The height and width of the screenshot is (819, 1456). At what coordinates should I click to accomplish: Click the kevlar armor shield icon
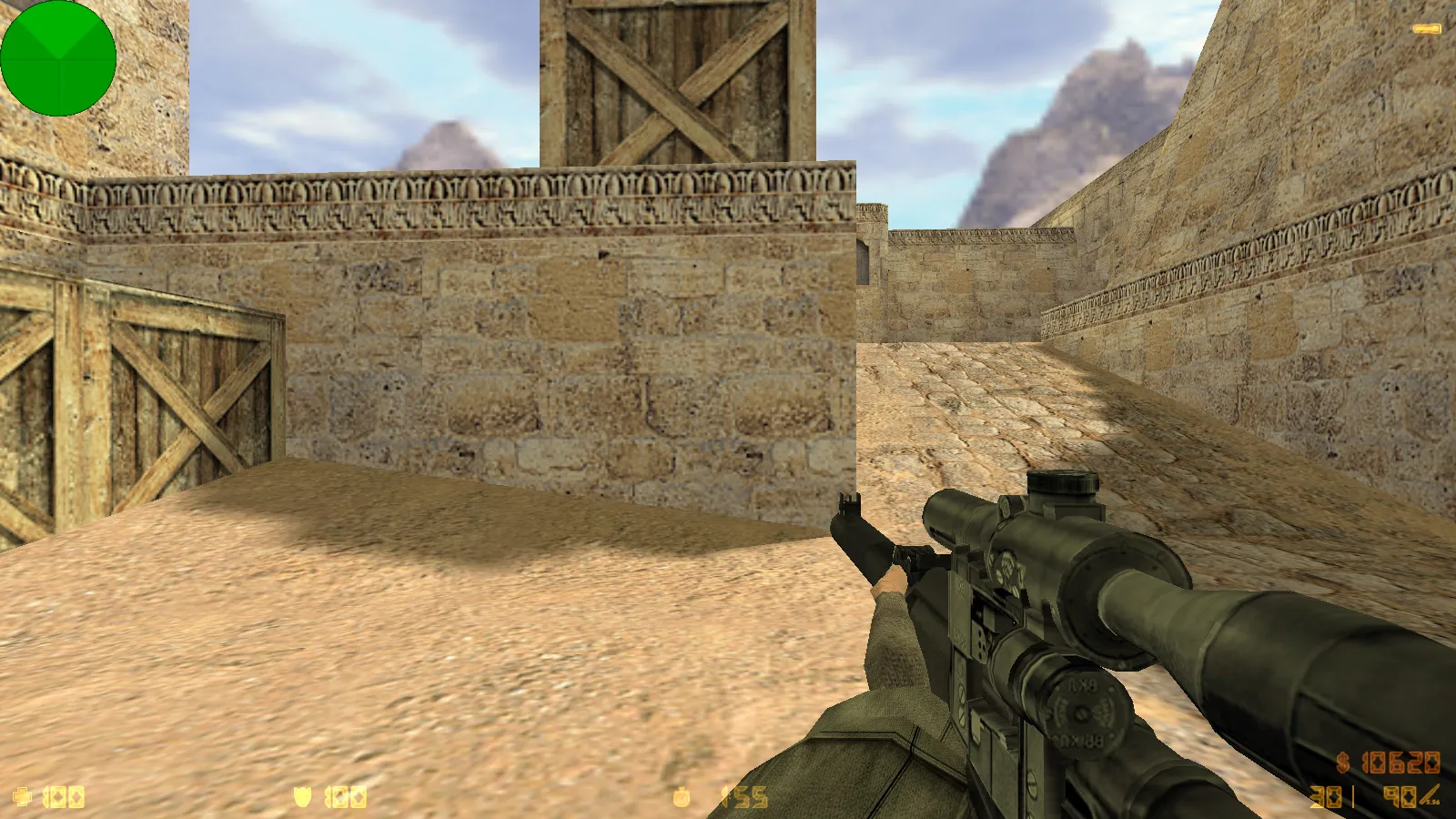[302, 798]
